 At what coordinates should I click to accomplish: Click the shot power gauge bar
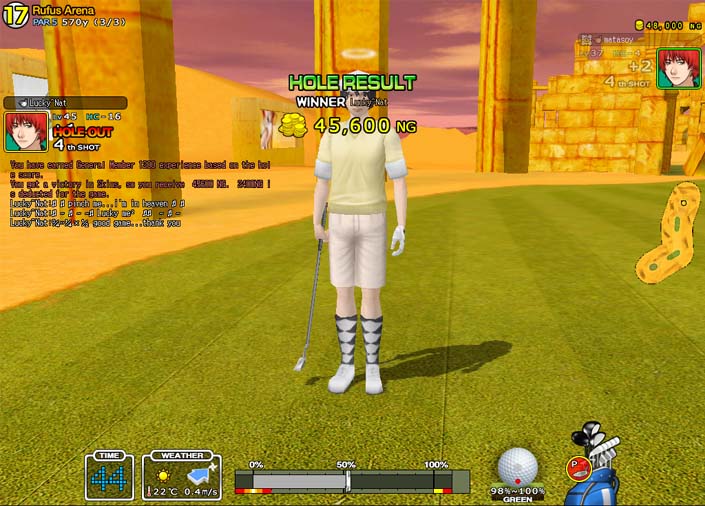point(351,480)
